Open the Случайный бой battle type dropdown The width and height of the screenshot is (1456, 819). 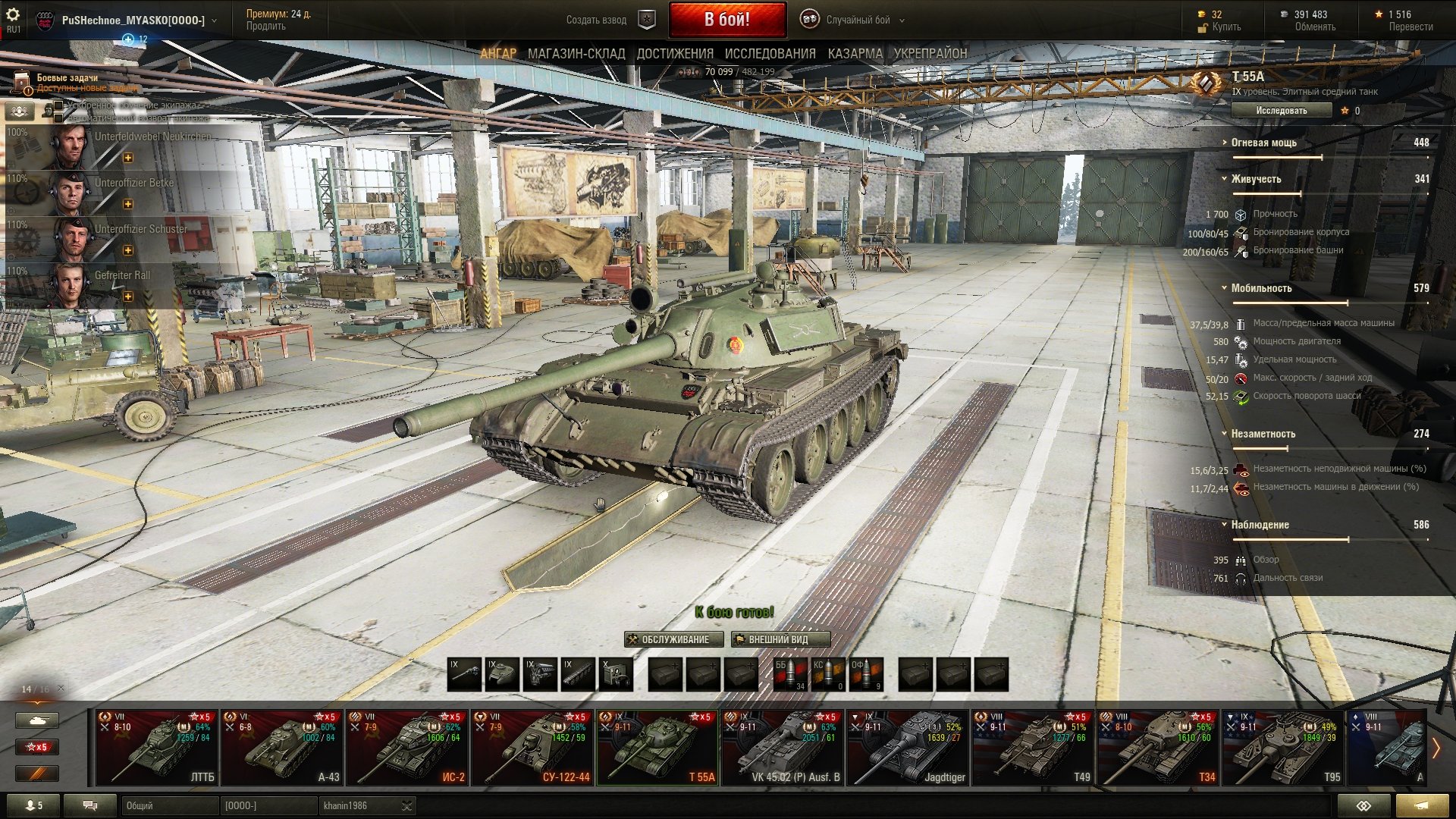pyautogui.click(x=857, y=20)
